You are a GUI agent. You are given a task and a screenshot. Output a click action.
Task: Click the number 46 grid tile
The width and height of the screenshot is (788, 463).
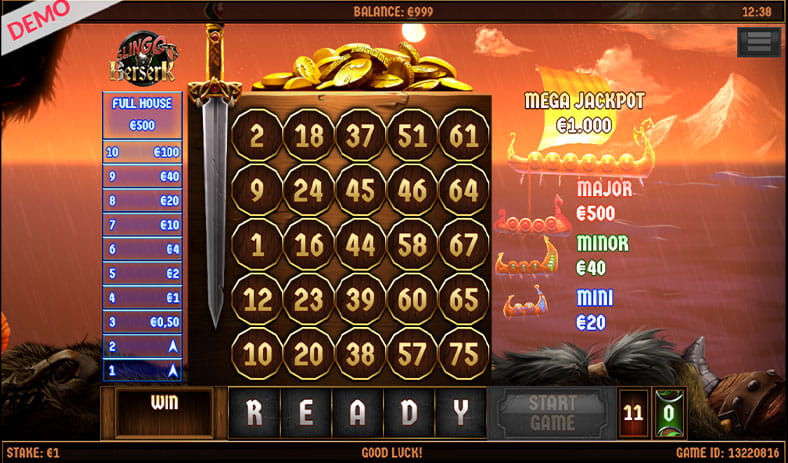pos(412,190)
